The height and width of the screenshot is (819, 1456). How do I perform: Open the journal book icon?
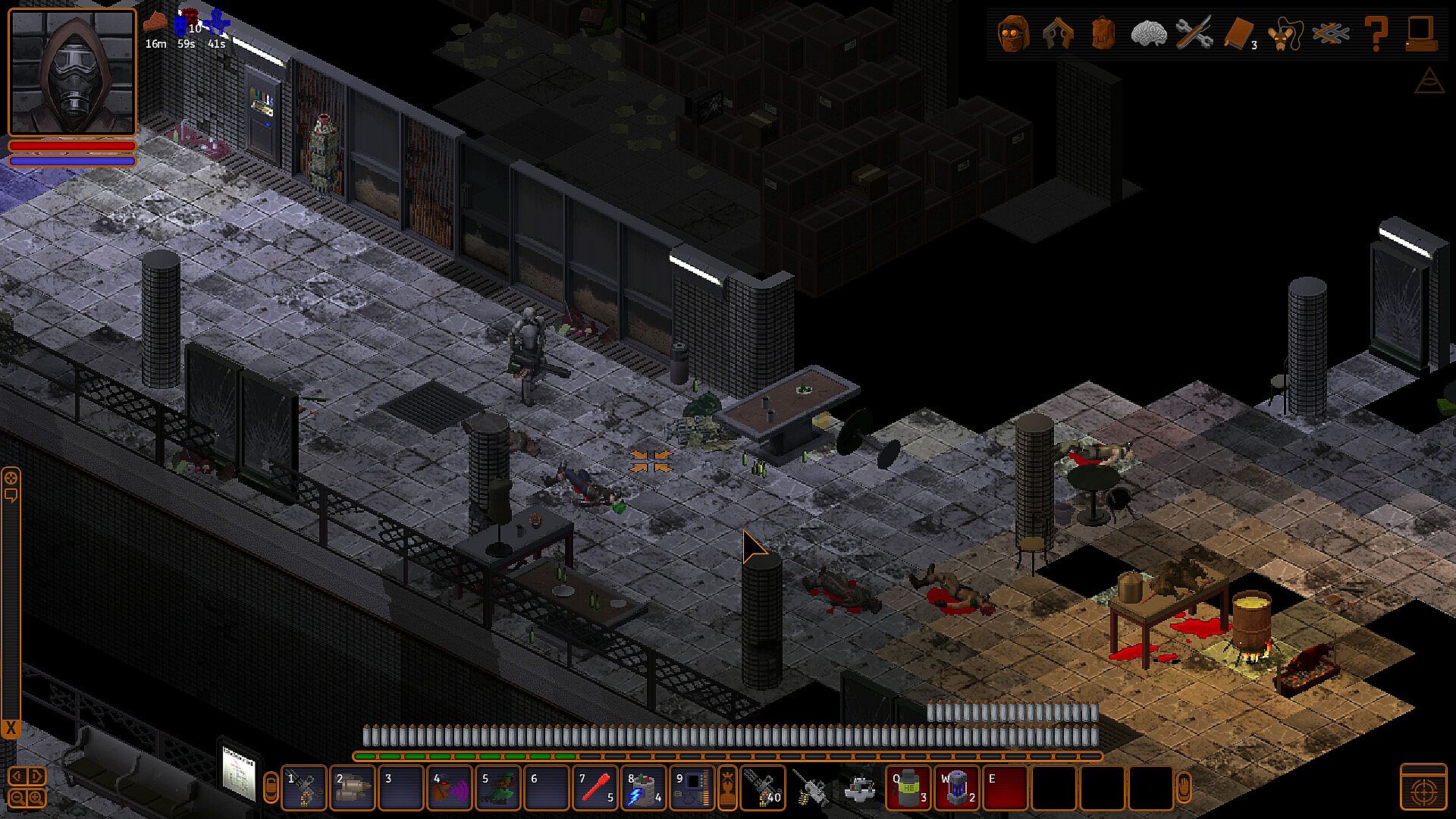pos(1239,33)
